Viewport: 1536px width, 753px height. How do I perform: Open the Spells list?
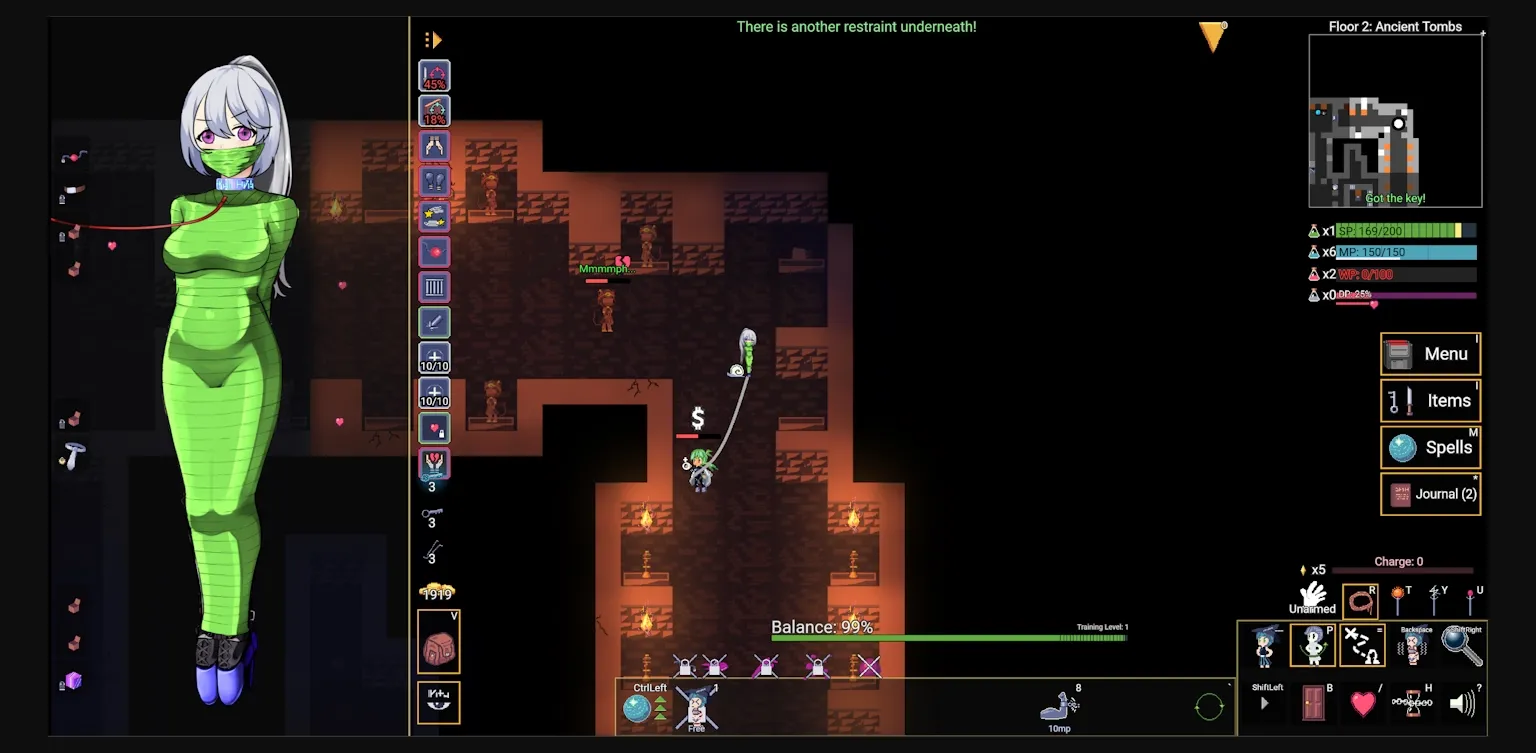(1430, 447)
